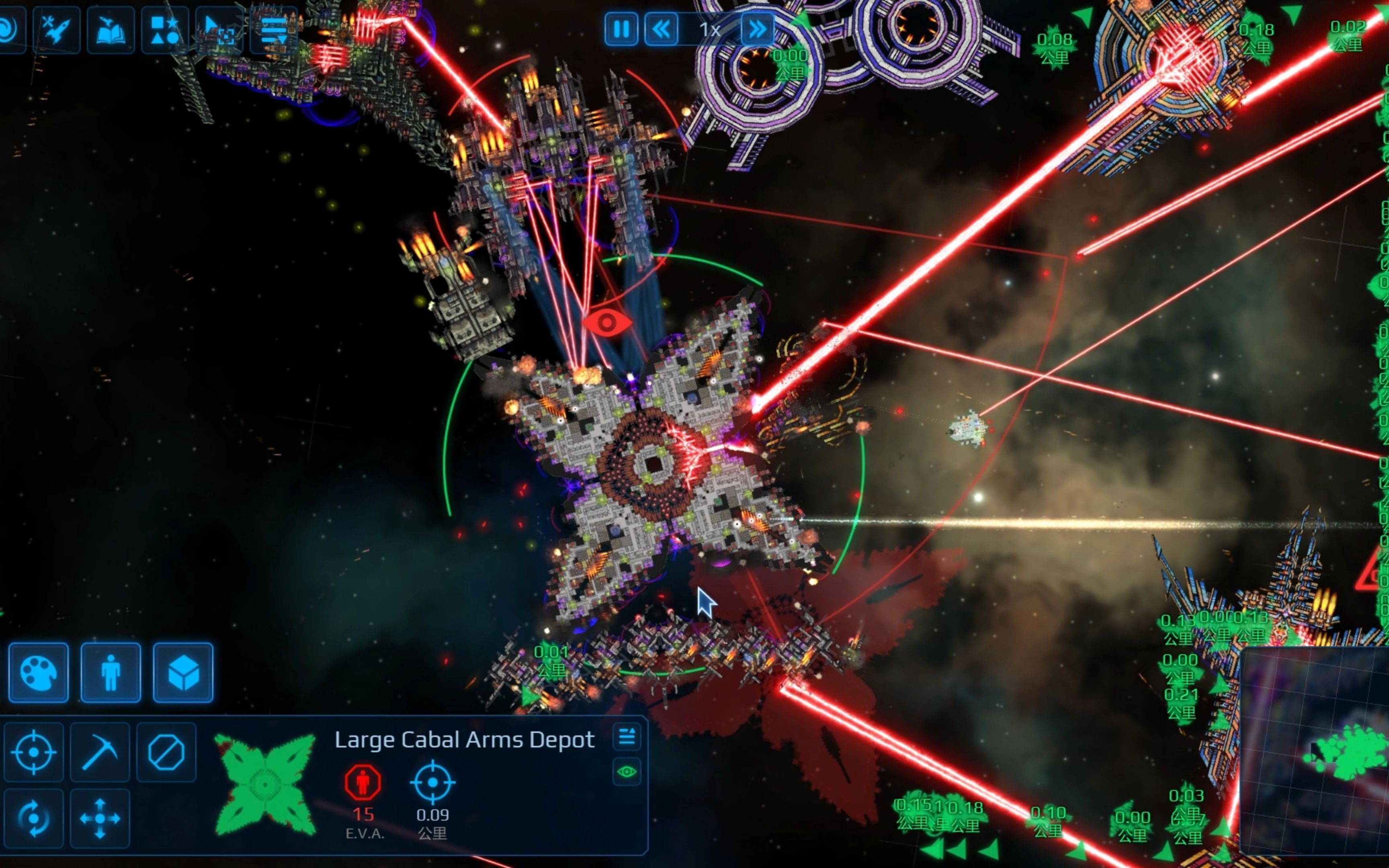Open the stacked-lines list menu in top toolbar

(x=274, y=30)
